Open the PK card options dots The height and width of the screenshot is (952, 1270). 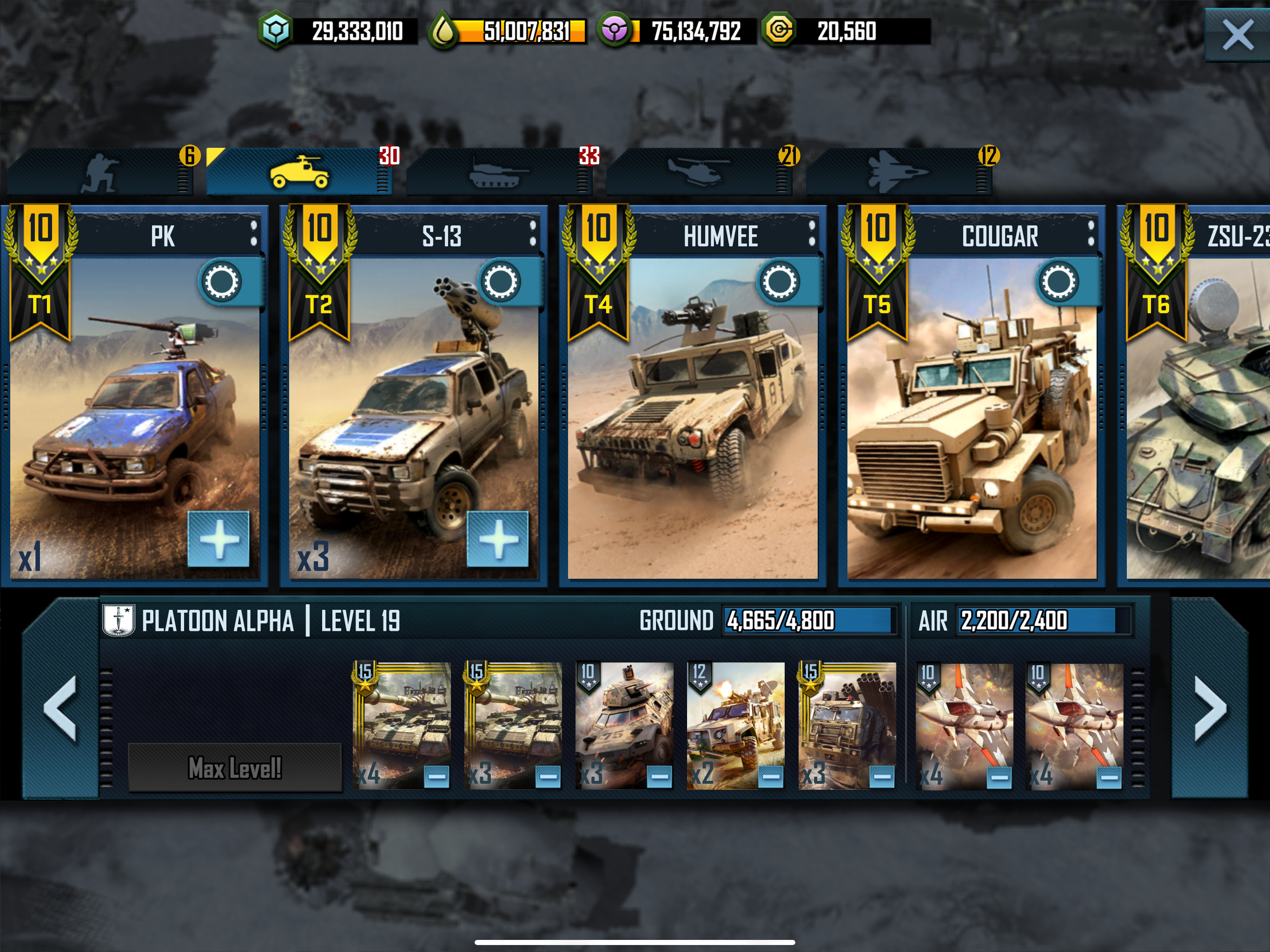click(254, 234)
